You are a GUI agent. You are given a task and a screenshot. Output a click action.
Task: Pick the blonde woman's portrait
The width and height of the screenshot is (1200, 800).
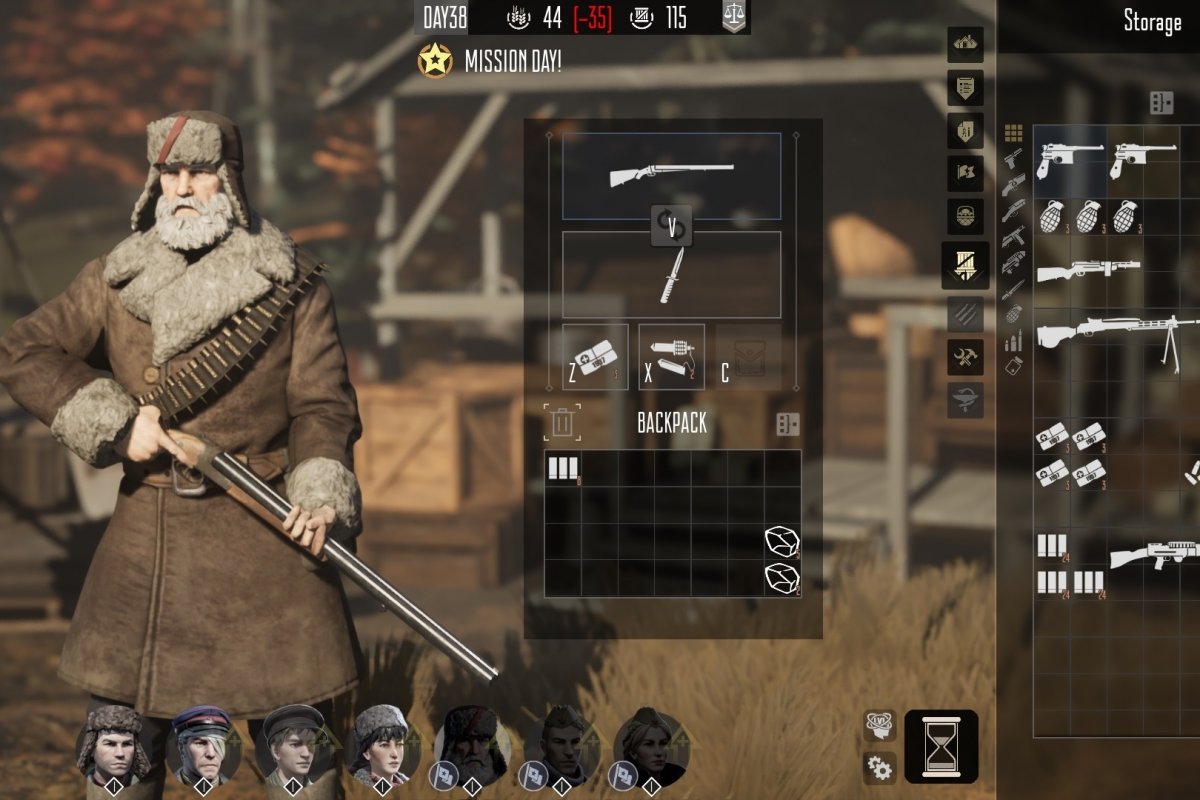[649, 745]
